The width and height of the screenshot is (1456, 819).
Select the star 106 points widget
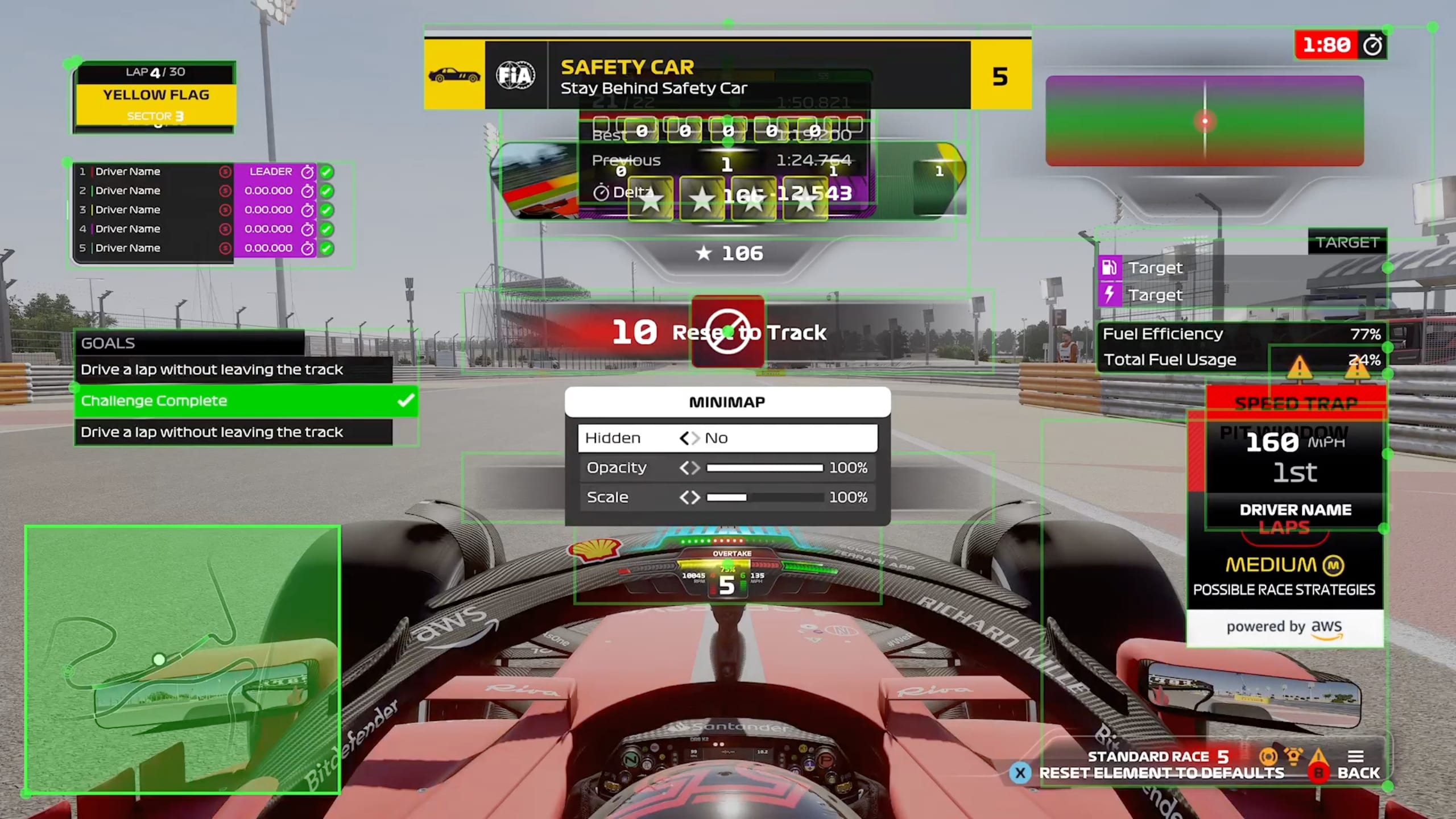(x=730, y=254)
